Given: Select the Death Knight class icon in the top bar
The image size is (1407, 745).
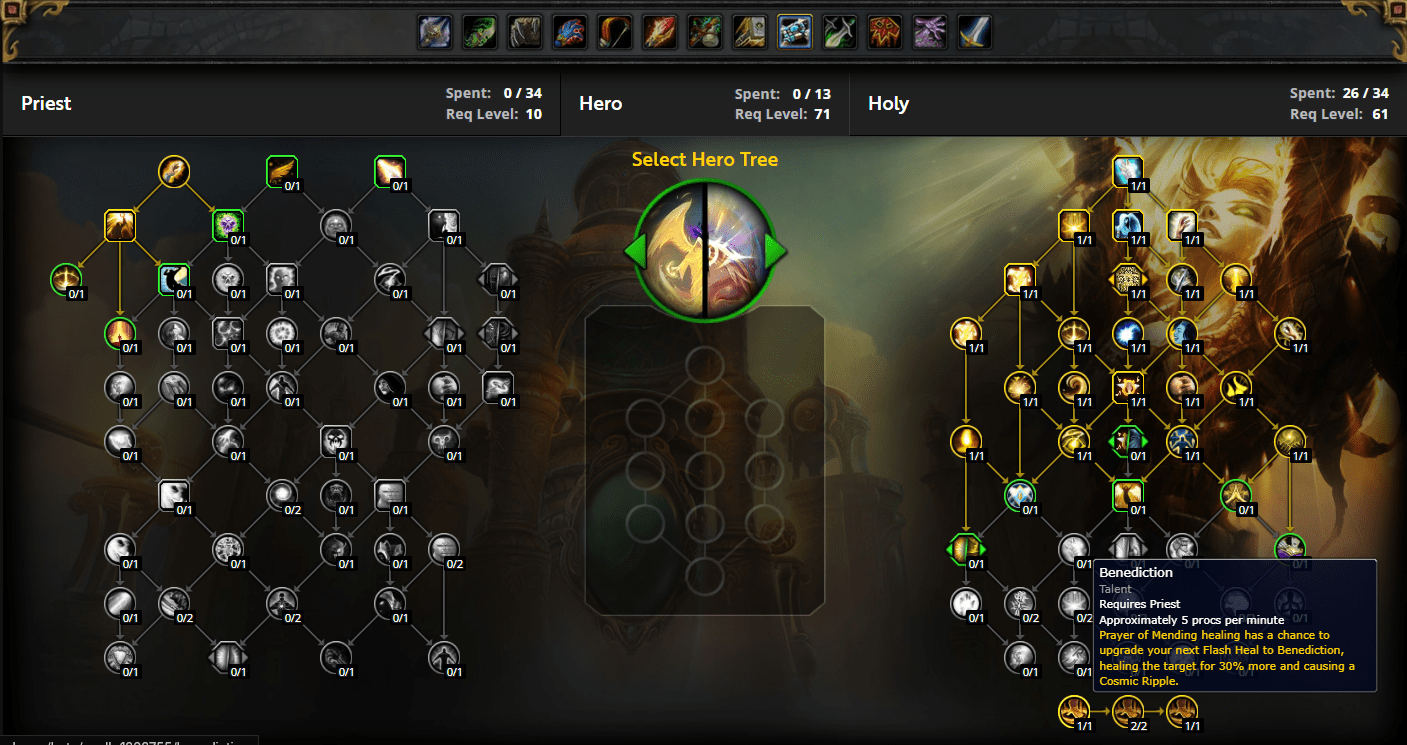Looking at the screenshot, I should pyautogui.click(x=434, y=31).
